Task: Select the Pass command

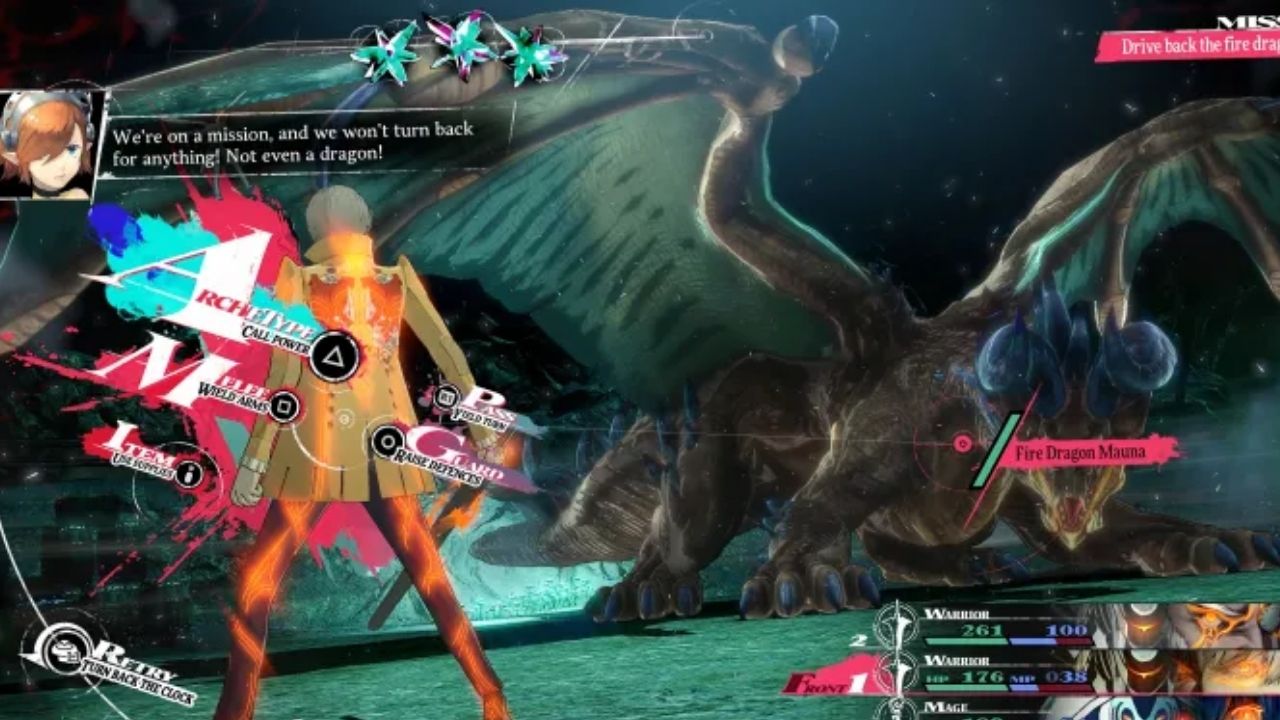Action: coord(449,397)
